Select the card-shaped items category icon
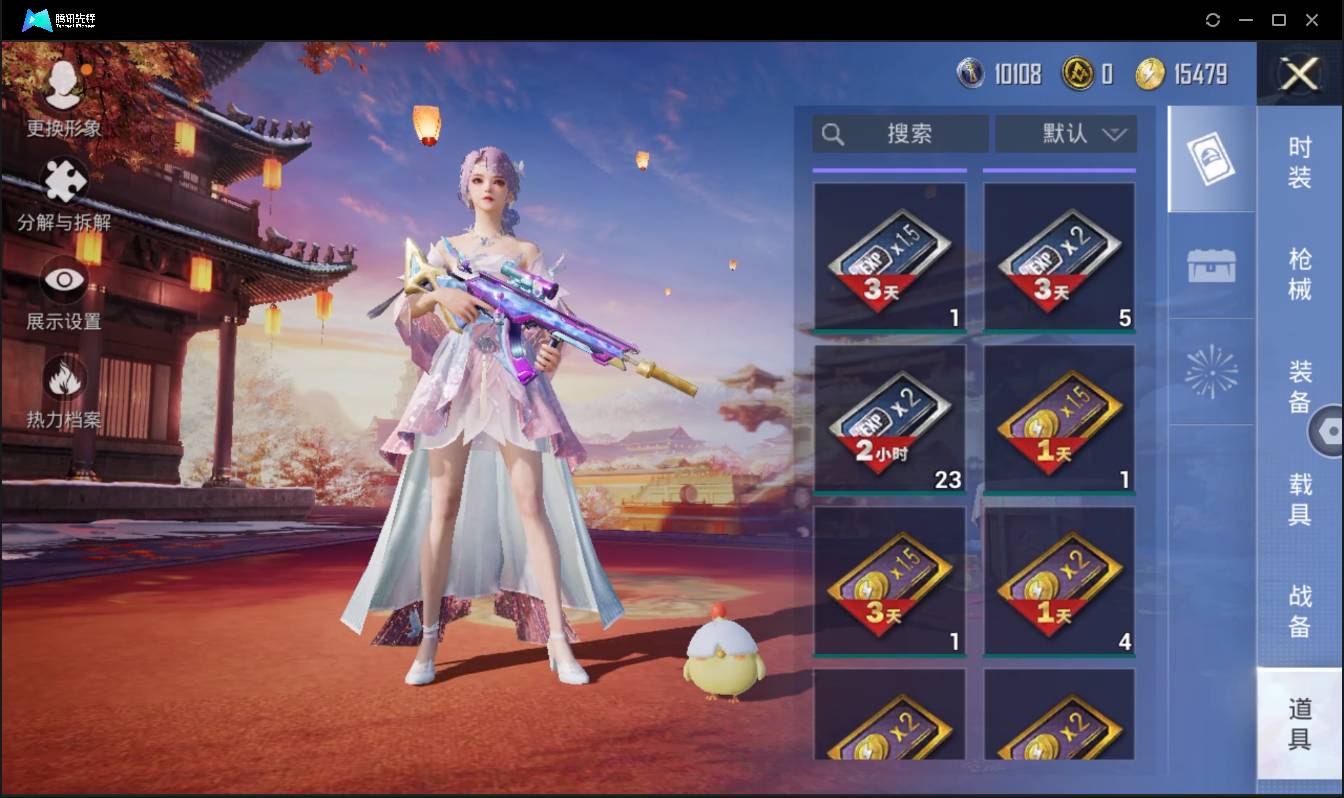 [1210, 157]
